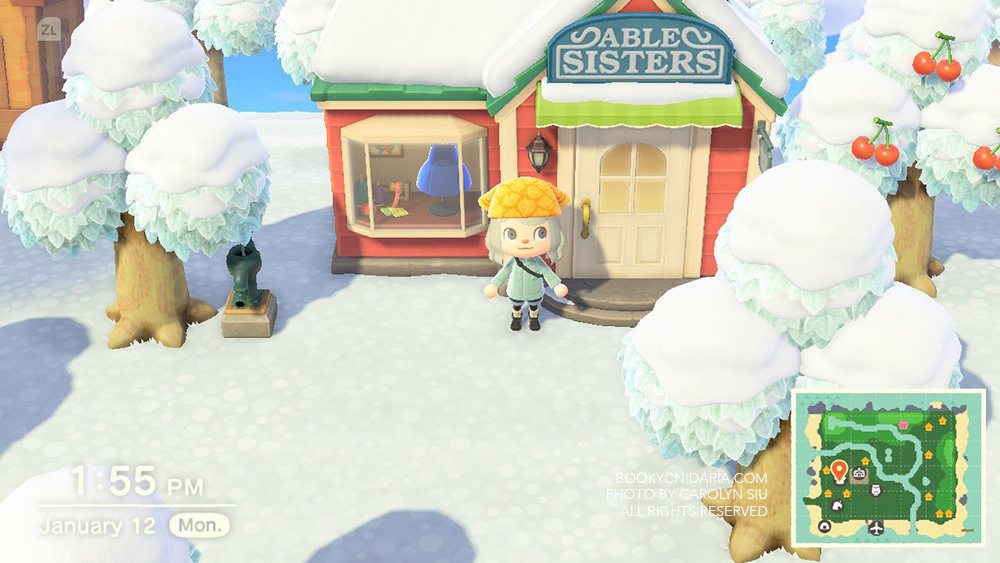
Task: Select the Resident Services building map icon
Action: 859,474
